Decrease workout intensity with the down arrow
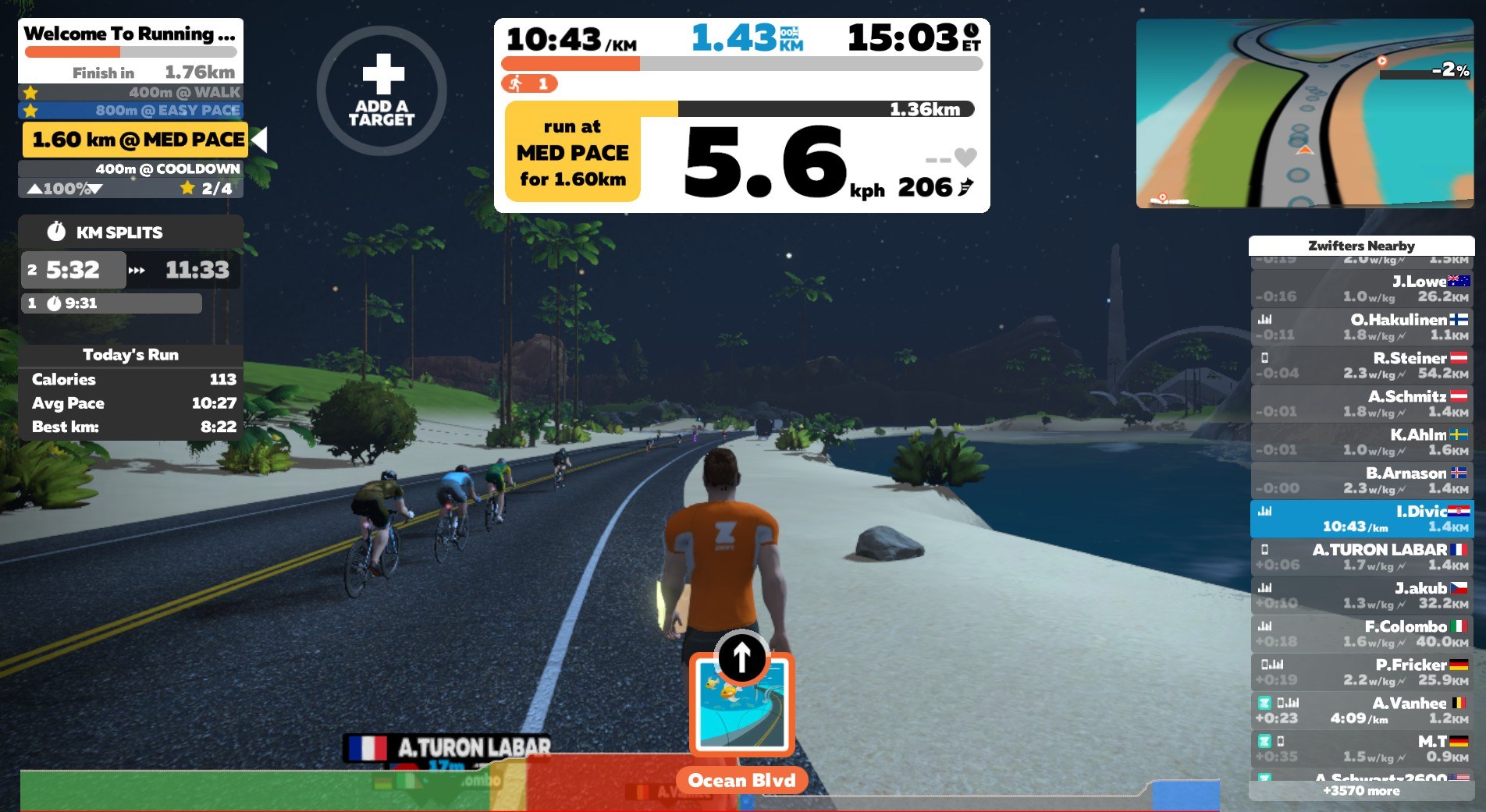 [x=95, y=189]
